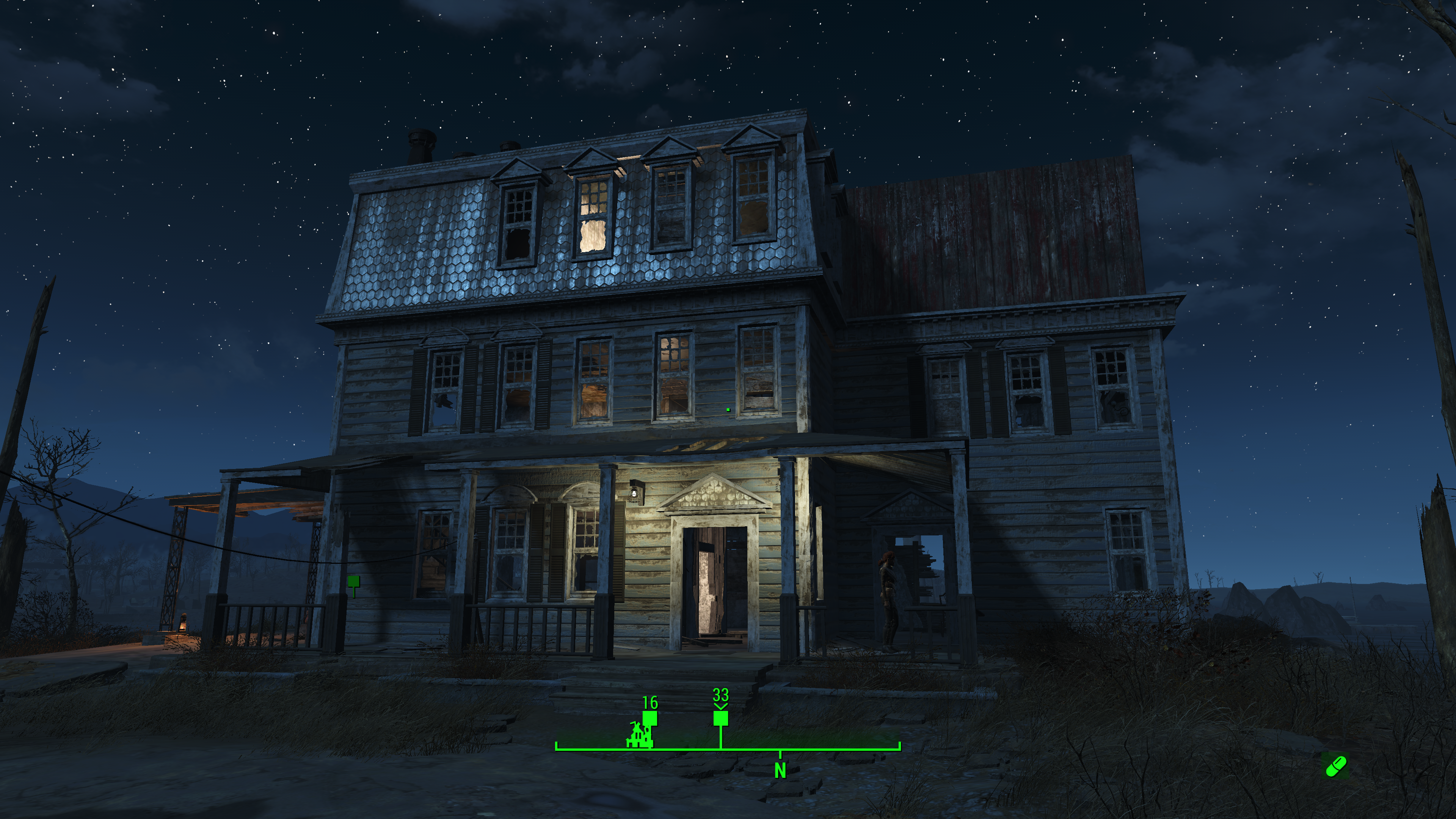Click the green pill status icon

[1336, 766]
